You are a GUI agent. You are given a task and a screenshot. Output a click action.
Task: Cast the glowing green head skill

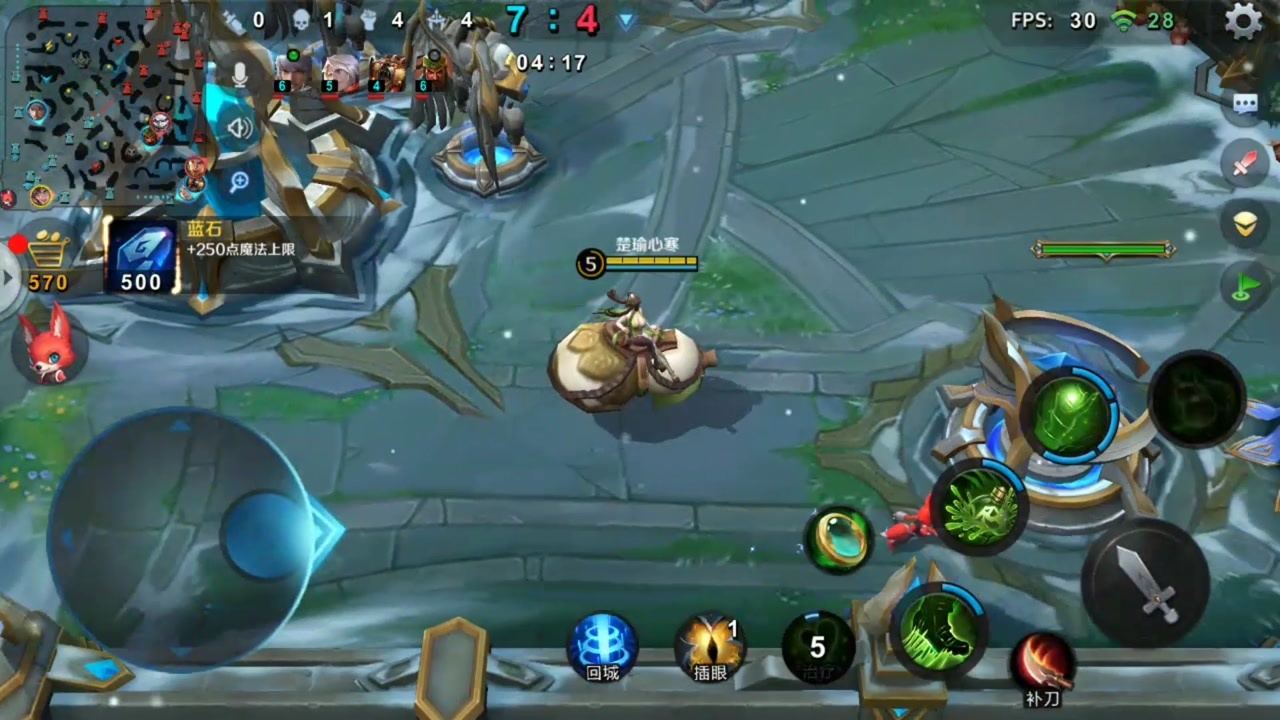coord(1069,414)
